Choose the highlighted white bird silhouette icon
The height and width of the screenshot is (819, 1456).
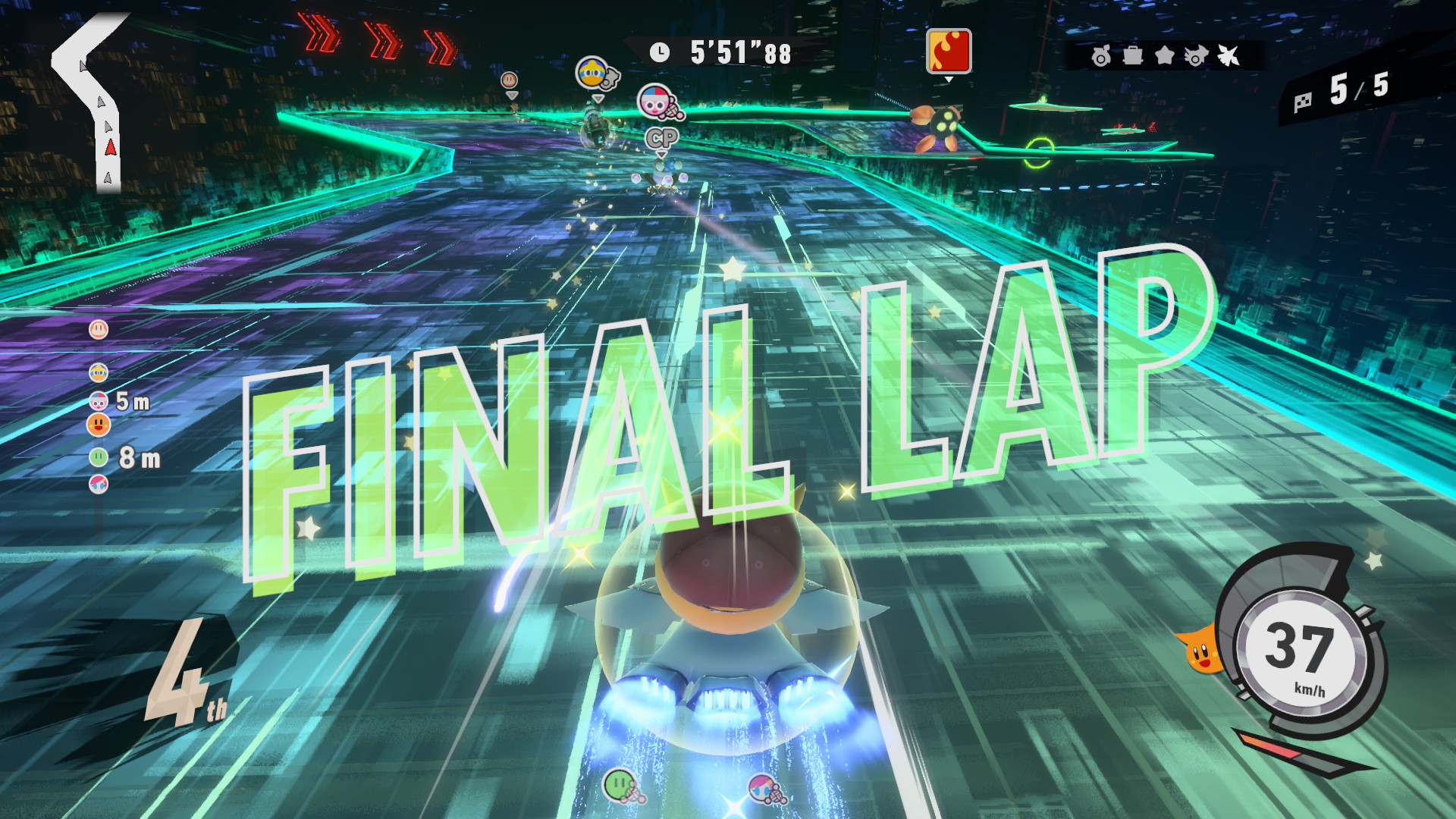[1228, 55]
